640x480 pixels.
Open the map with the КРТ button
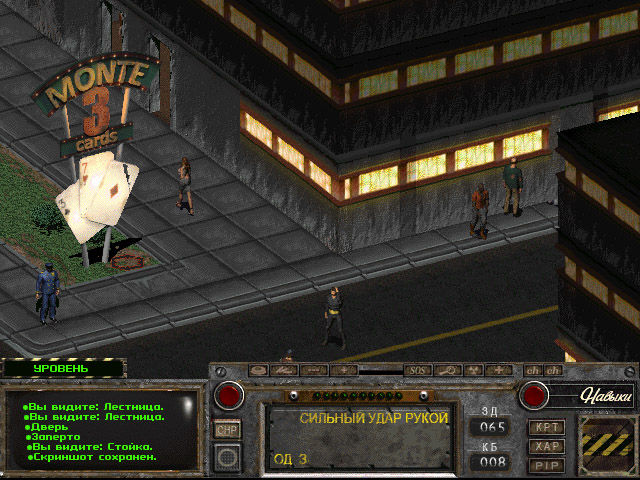click(x=548, y=427)
